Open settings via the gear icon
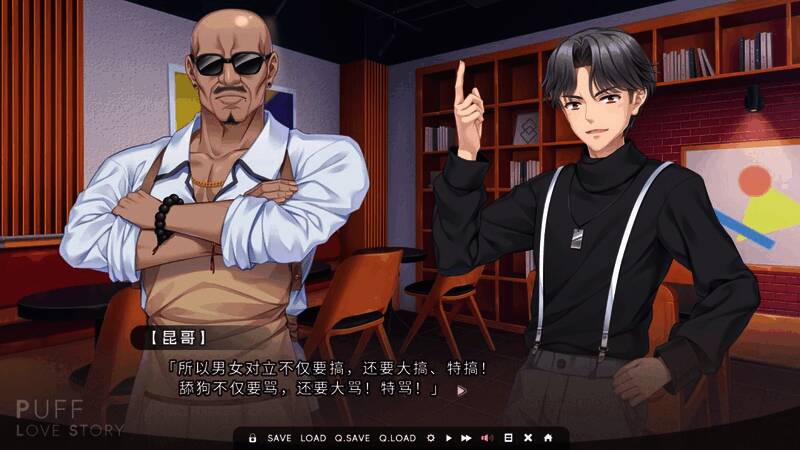 (431, 438)
